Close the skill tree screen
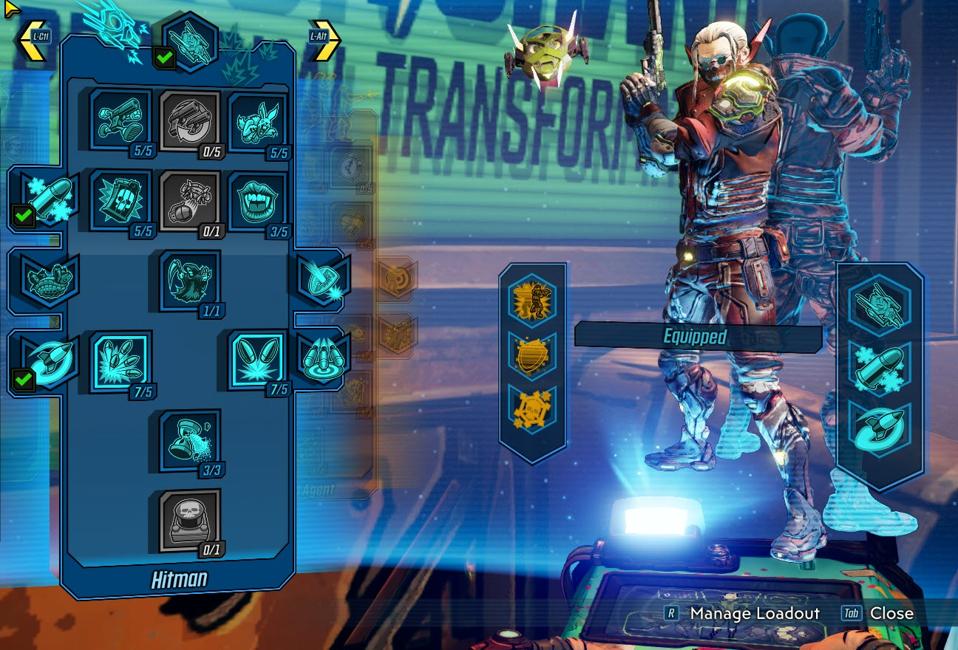Screen dimensions: 958x650 coord(878,613)
